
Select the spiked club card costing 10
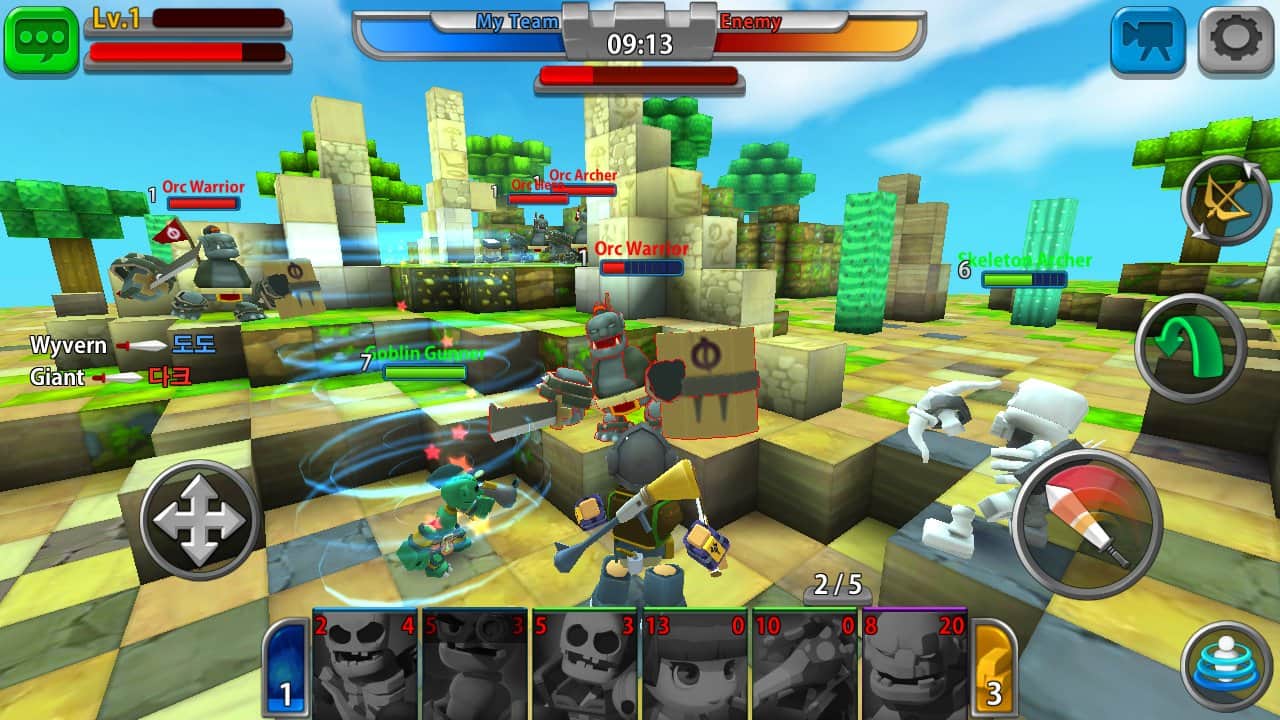pyautogui.click(x=805, y=664)
